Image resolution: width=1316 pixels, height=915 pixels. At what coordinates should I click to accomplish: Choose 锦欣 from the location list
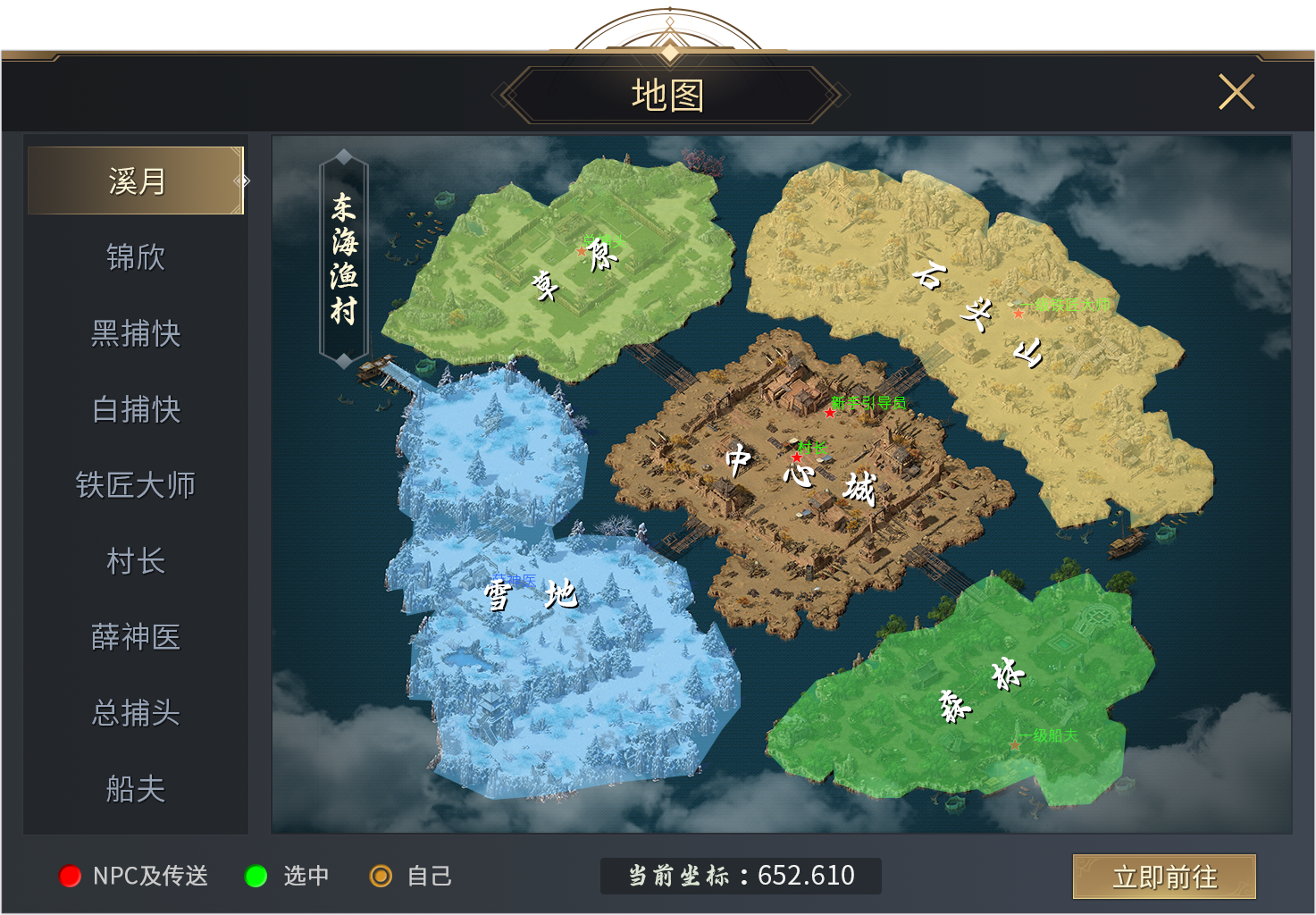(136, 257)
